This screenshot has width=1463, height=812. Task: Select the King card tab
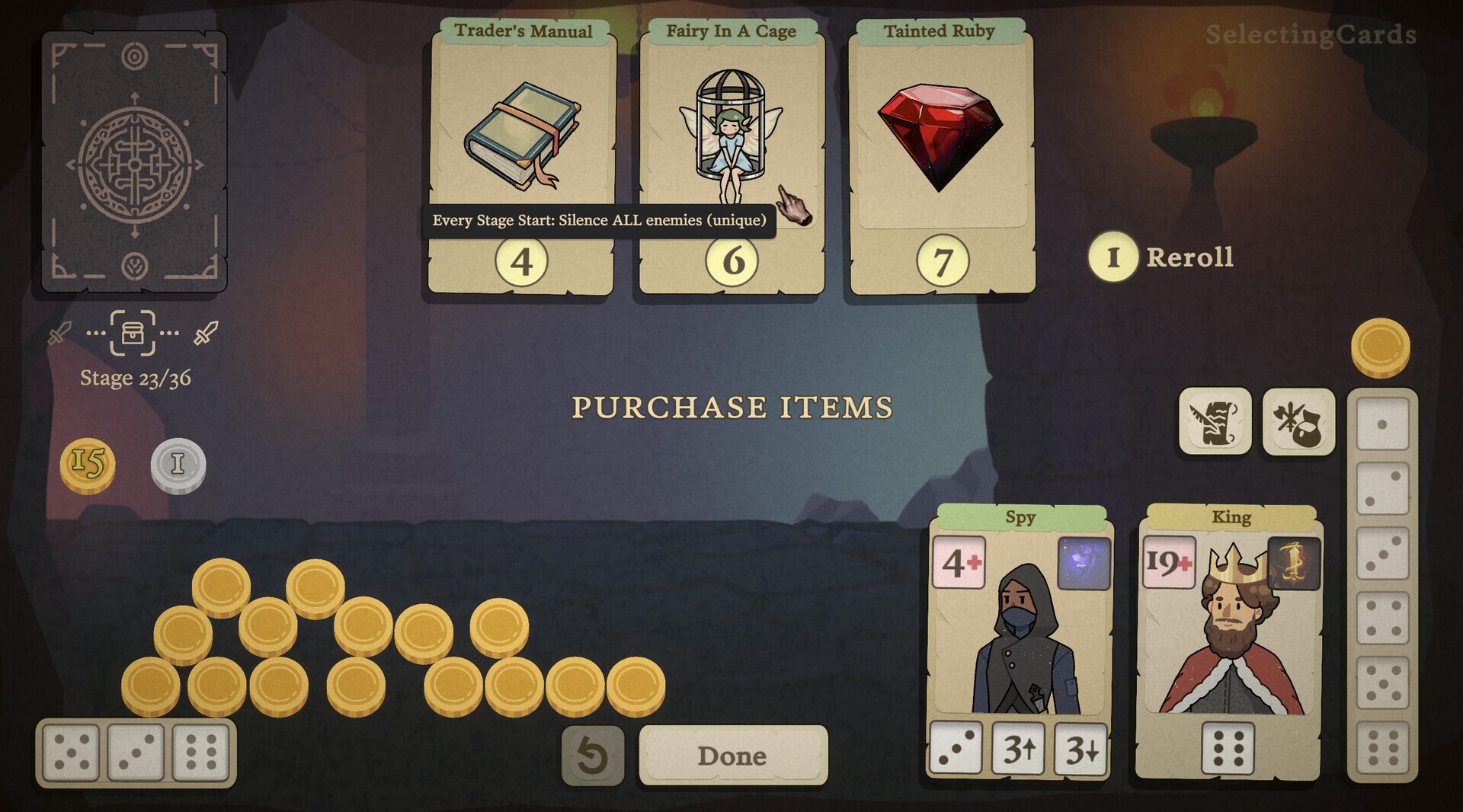coord(1230,516)
